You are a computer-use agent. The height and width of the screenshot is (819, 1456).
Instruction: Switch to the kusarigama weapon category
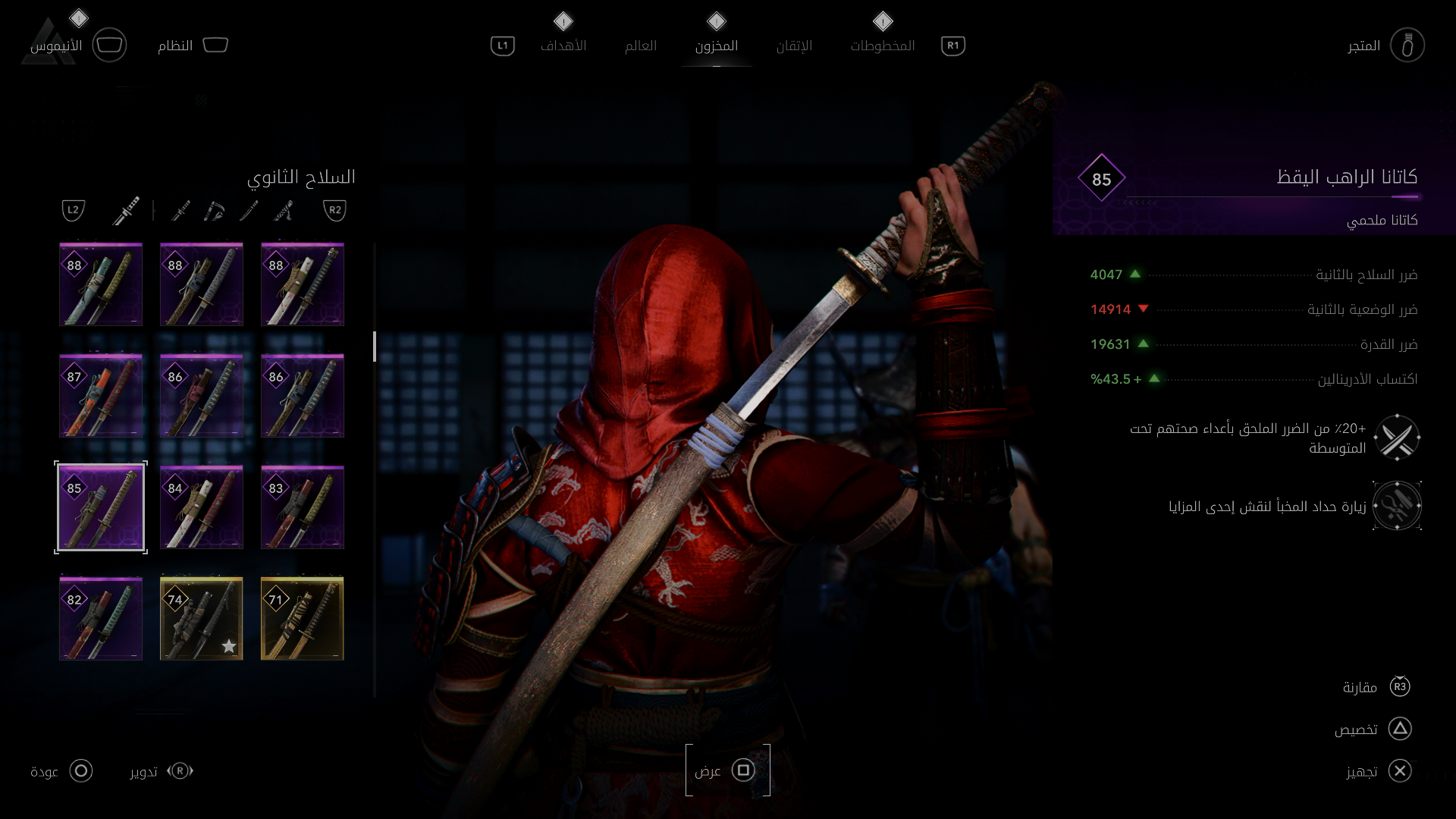coord(215,211)
